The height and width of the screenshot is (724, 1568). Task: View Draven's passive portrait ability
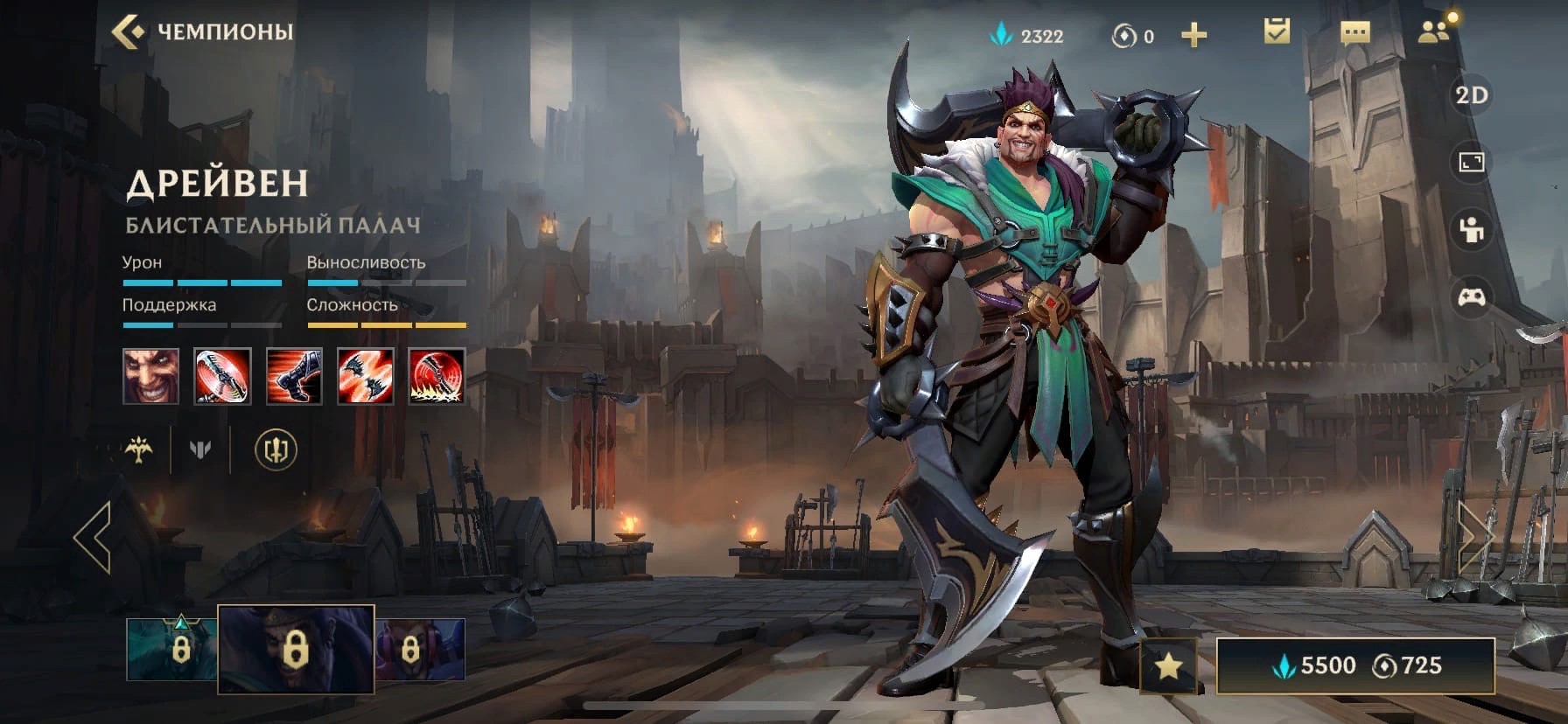[x=150, y=376]
